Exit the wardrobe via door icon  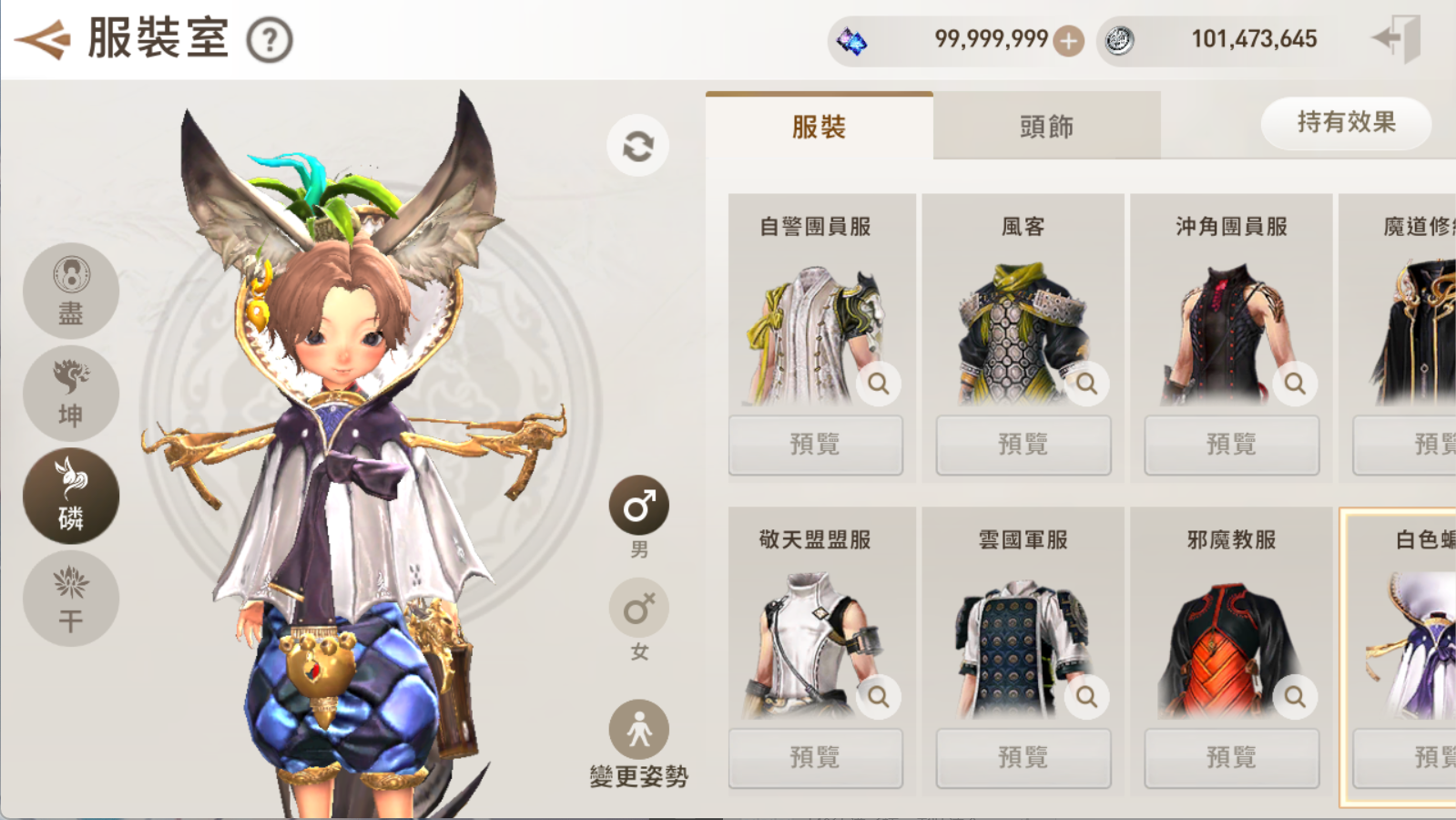[x=1398, y=39]
